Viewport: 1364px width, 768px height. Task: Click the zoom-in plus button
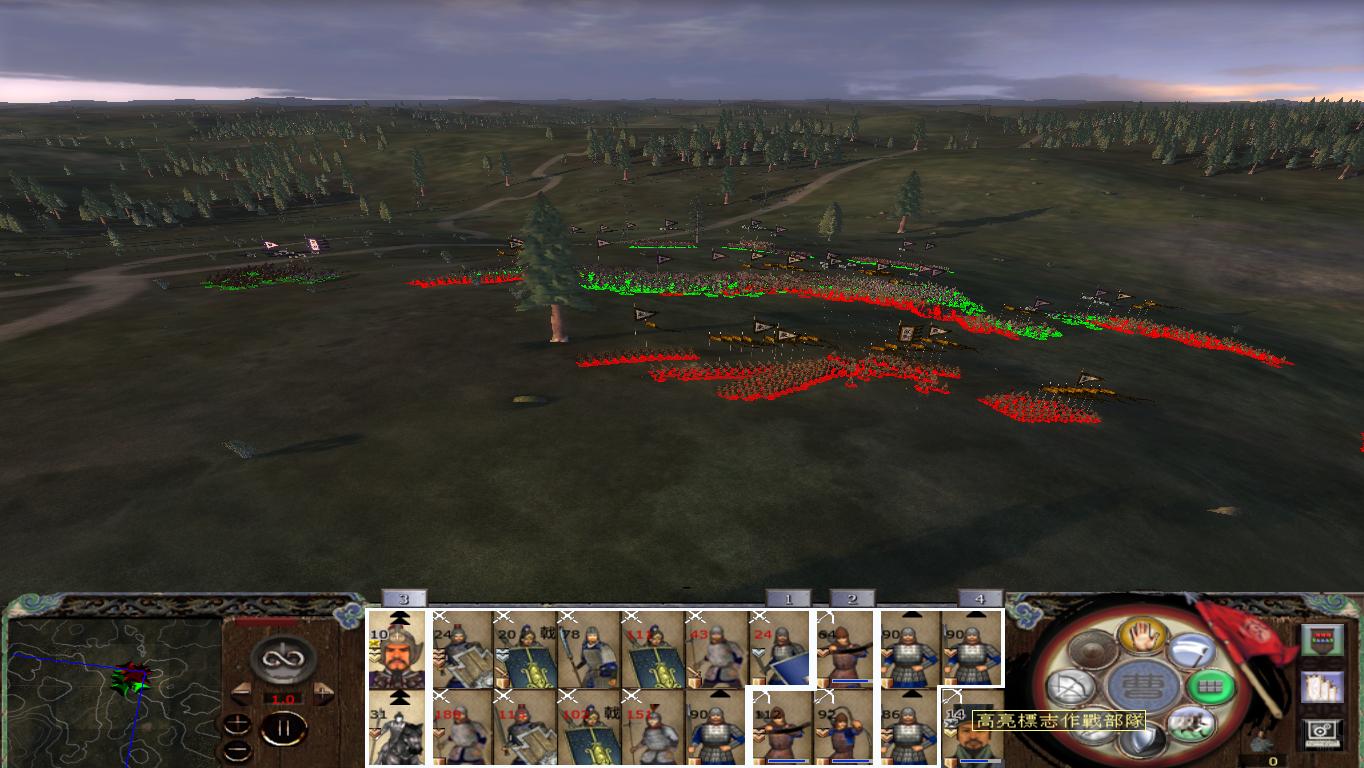click(x=238, y=722)
